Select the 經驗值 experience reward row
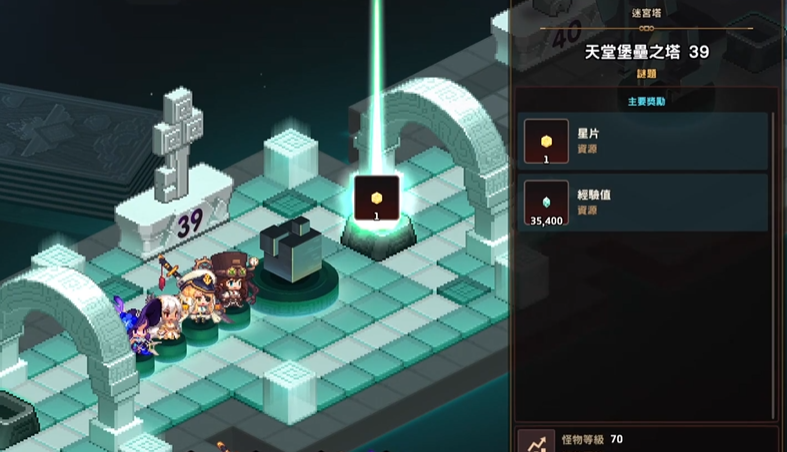 [x=645, y=203]
